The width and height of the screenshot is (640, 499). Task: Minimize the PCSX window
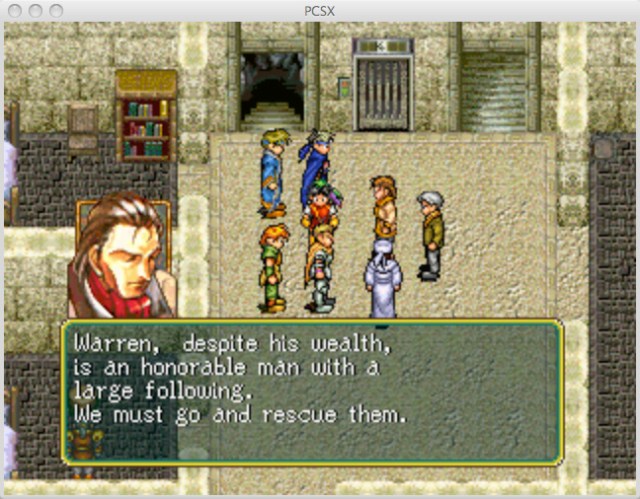pos(35,10)
